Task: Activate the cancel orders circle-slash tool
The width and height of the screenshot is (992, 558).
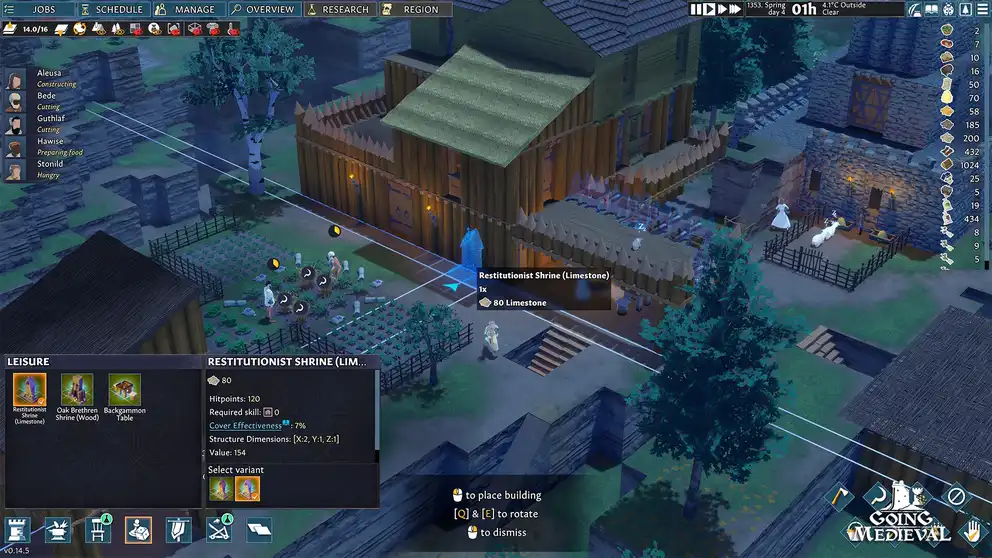Action: (956, 496)
